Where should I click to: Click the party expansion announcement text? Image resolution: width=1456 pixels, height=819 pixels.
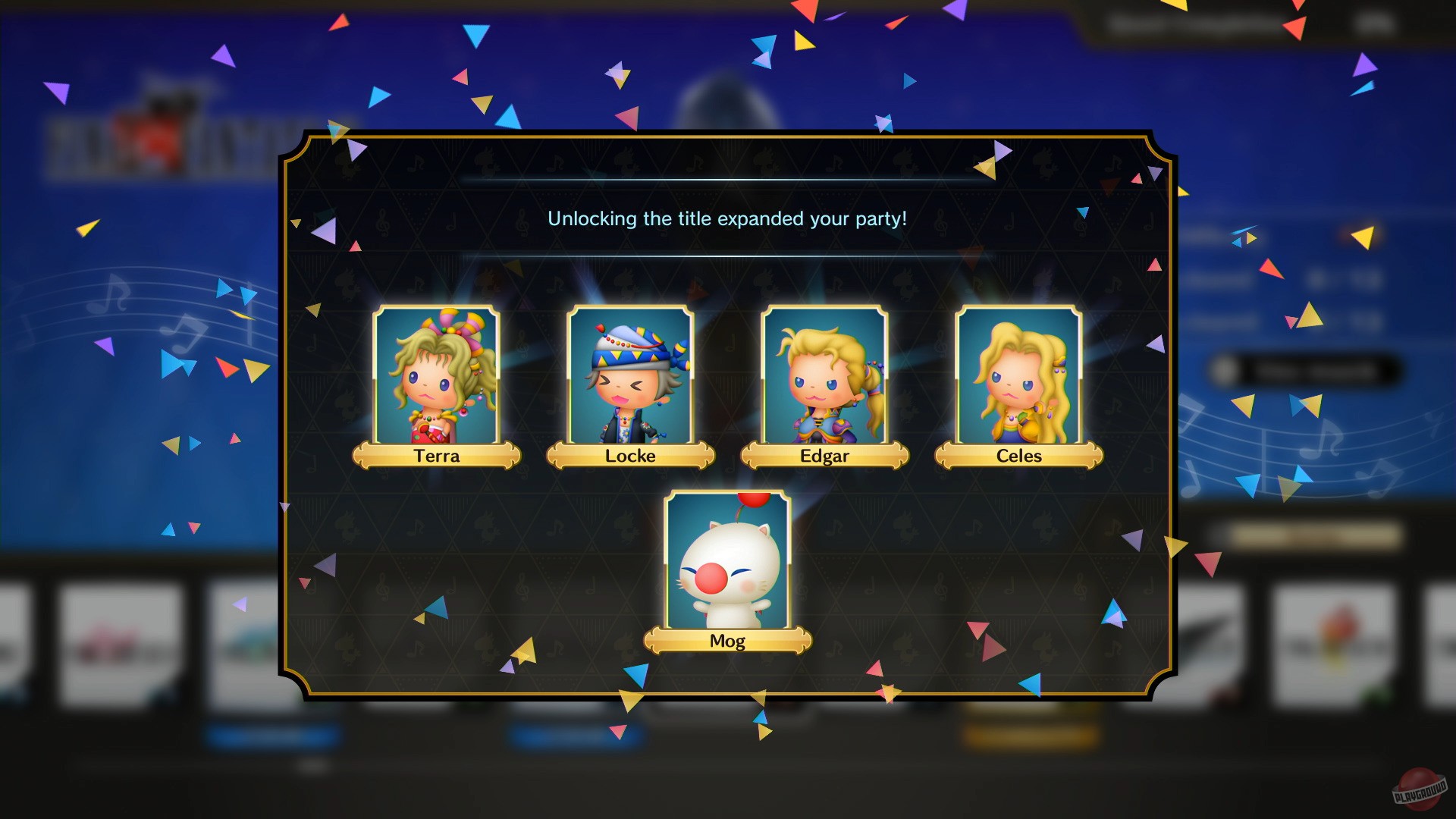pos(728,219)
